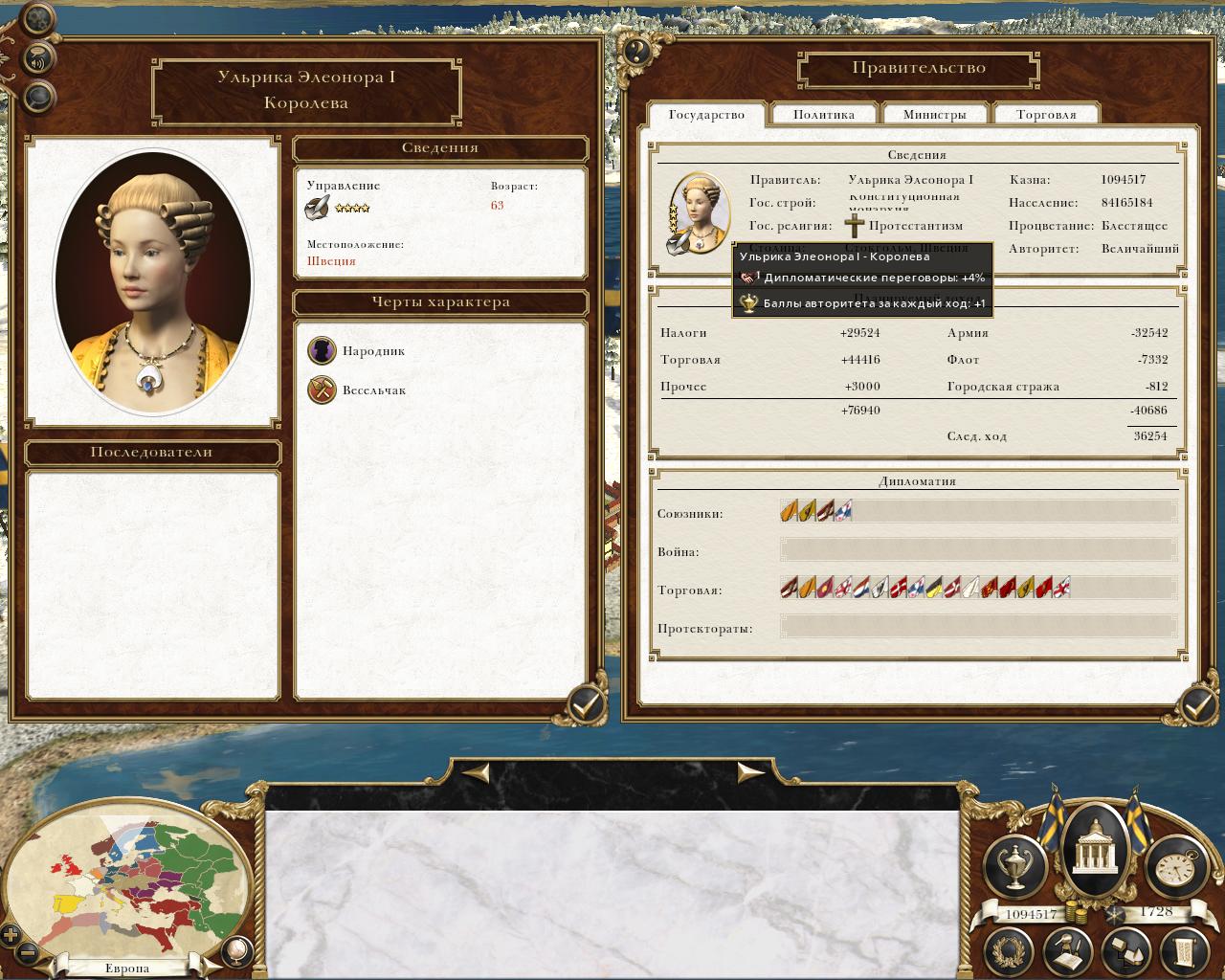
Task: Click the globe button beside the minimap
Action: click(x=235, y=949)
